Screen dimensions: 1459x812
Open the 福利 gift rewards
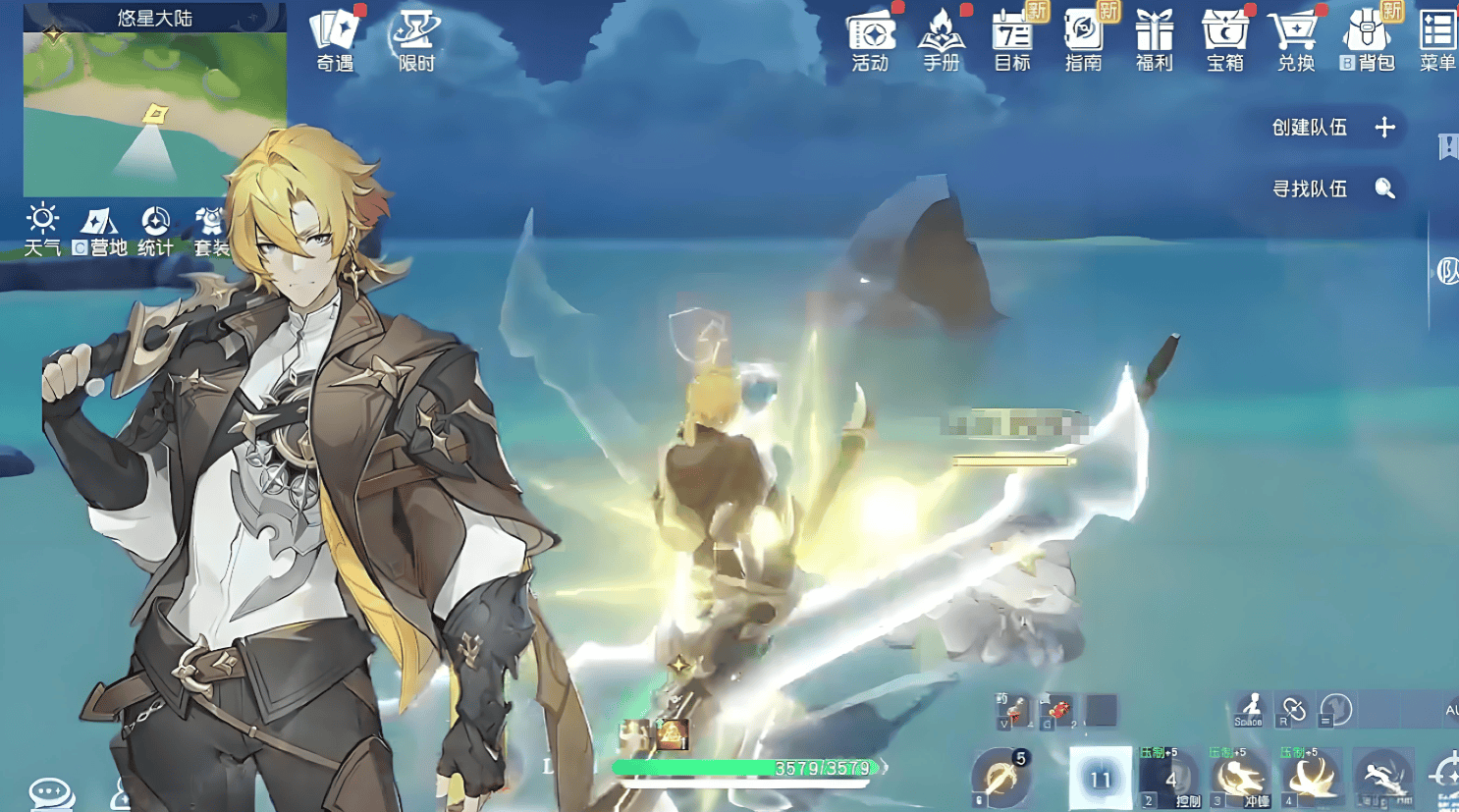tap(1154, 40)
